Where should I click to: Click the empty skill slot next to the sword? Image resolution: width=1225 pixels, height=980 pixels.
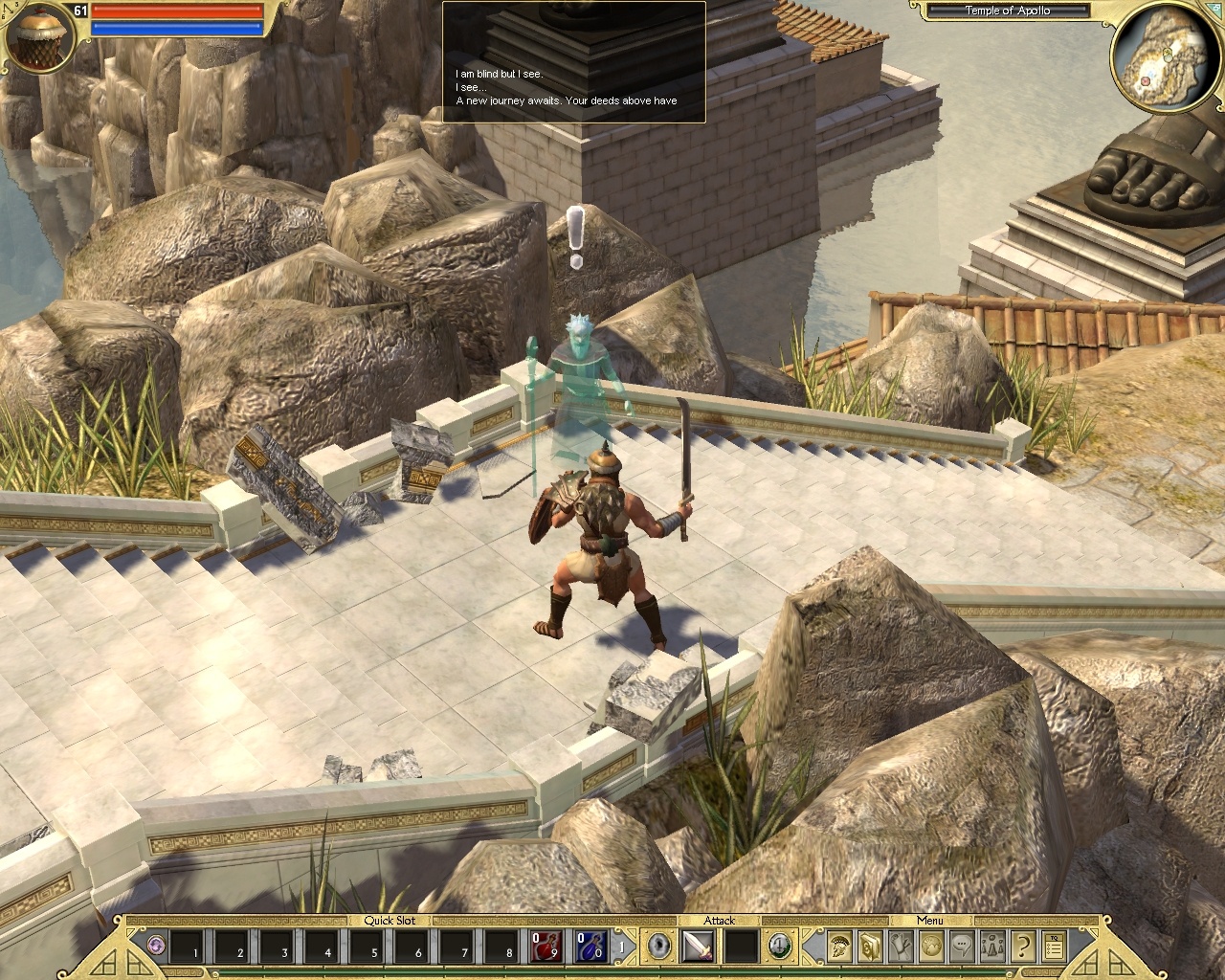[742, 947]
